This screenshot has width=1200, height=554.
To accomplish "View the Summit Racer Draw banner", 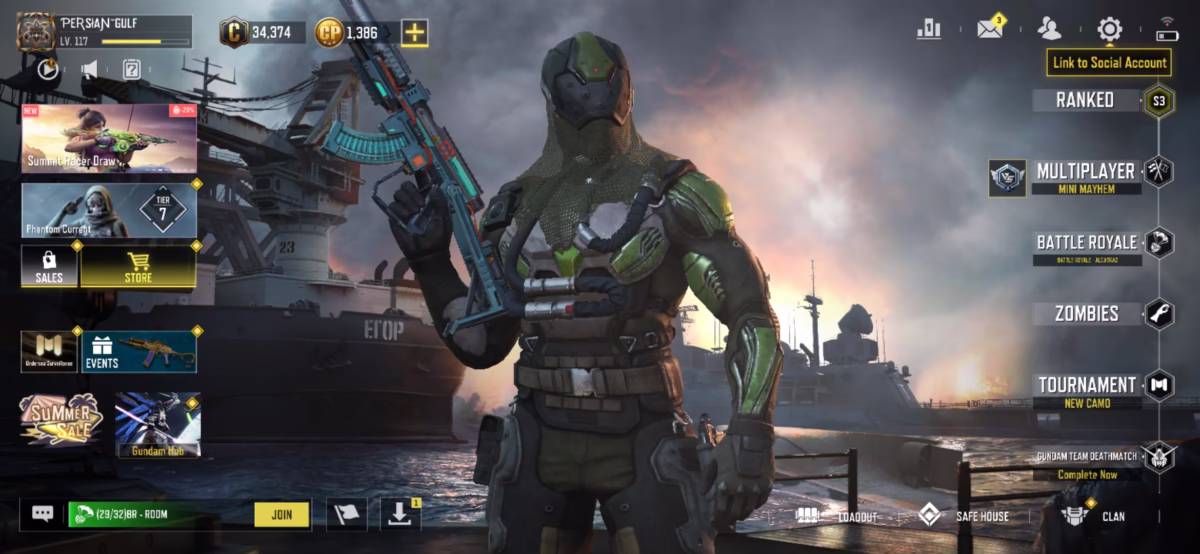I will click(109, 139).
